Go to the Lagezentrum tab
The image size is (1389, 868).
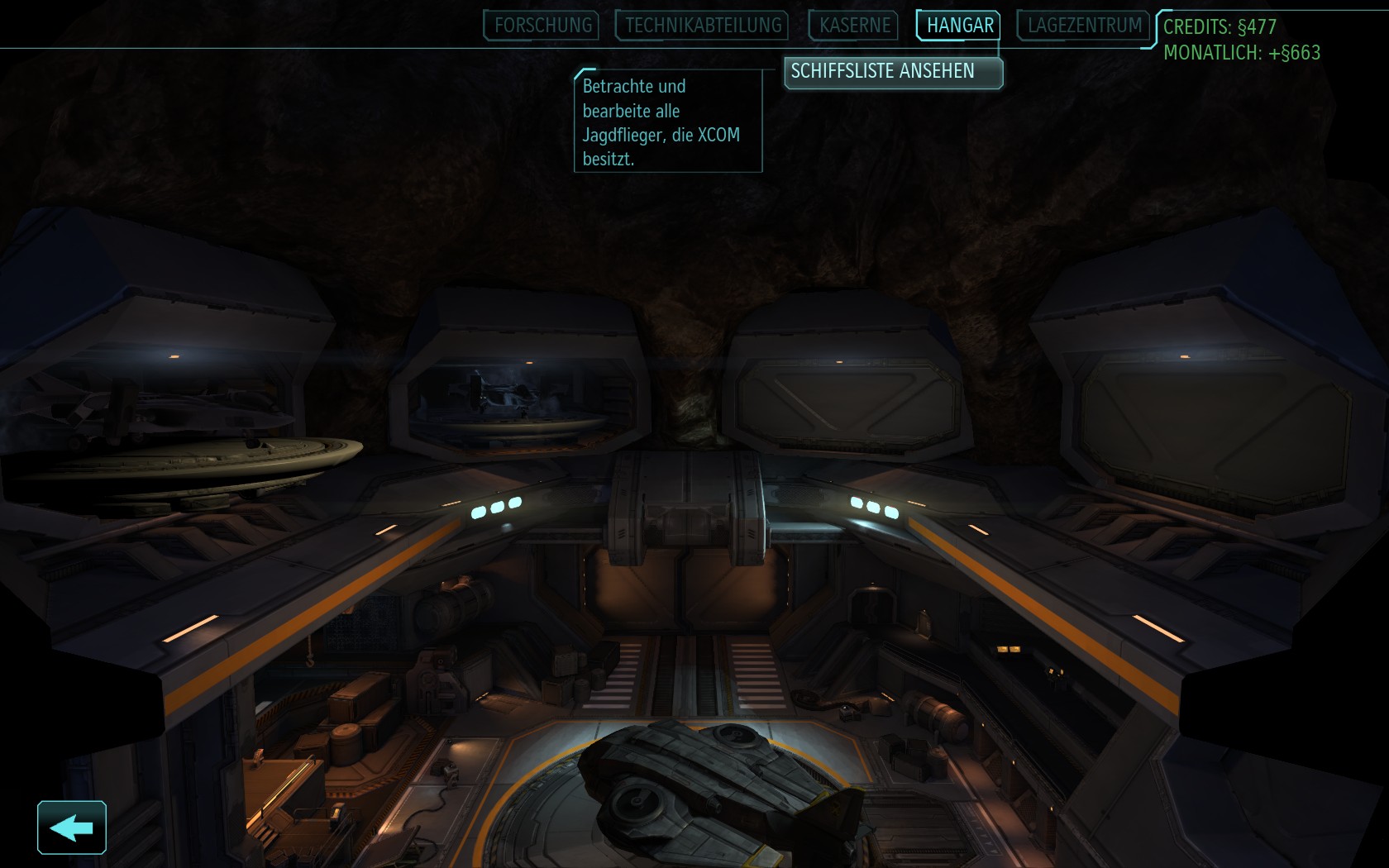tap(1084, 26)
